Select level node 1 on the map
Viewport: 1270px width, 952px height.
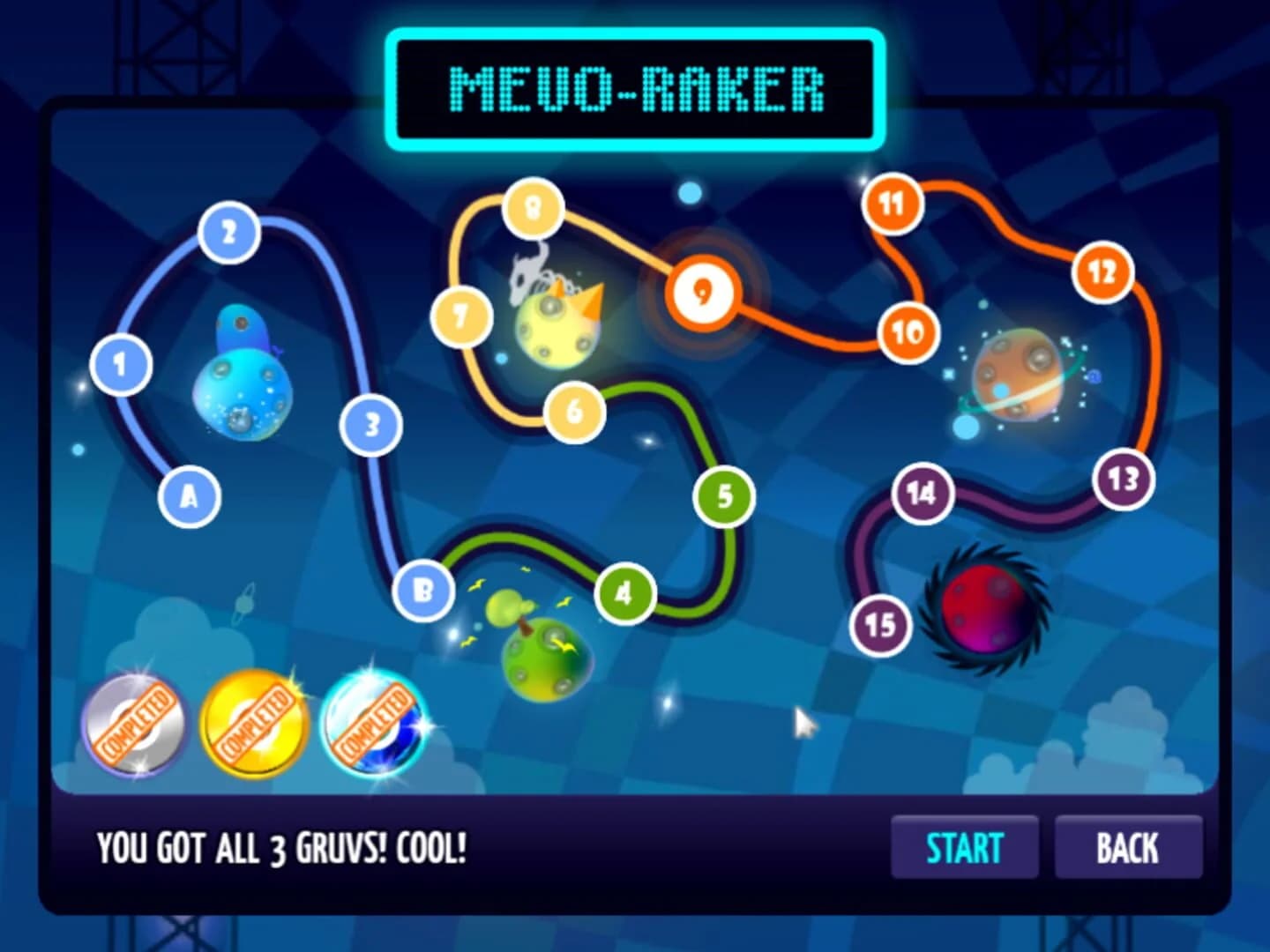[x=119, y=364]
